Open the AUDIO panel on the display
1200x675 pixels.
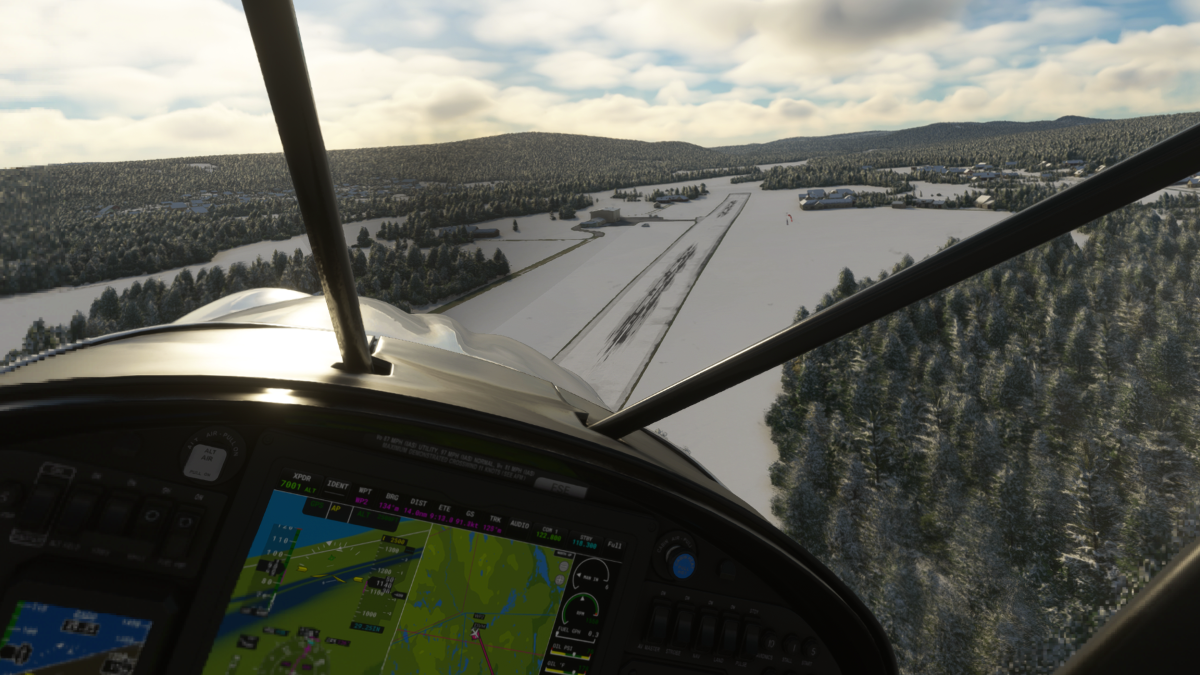point(518,524)
